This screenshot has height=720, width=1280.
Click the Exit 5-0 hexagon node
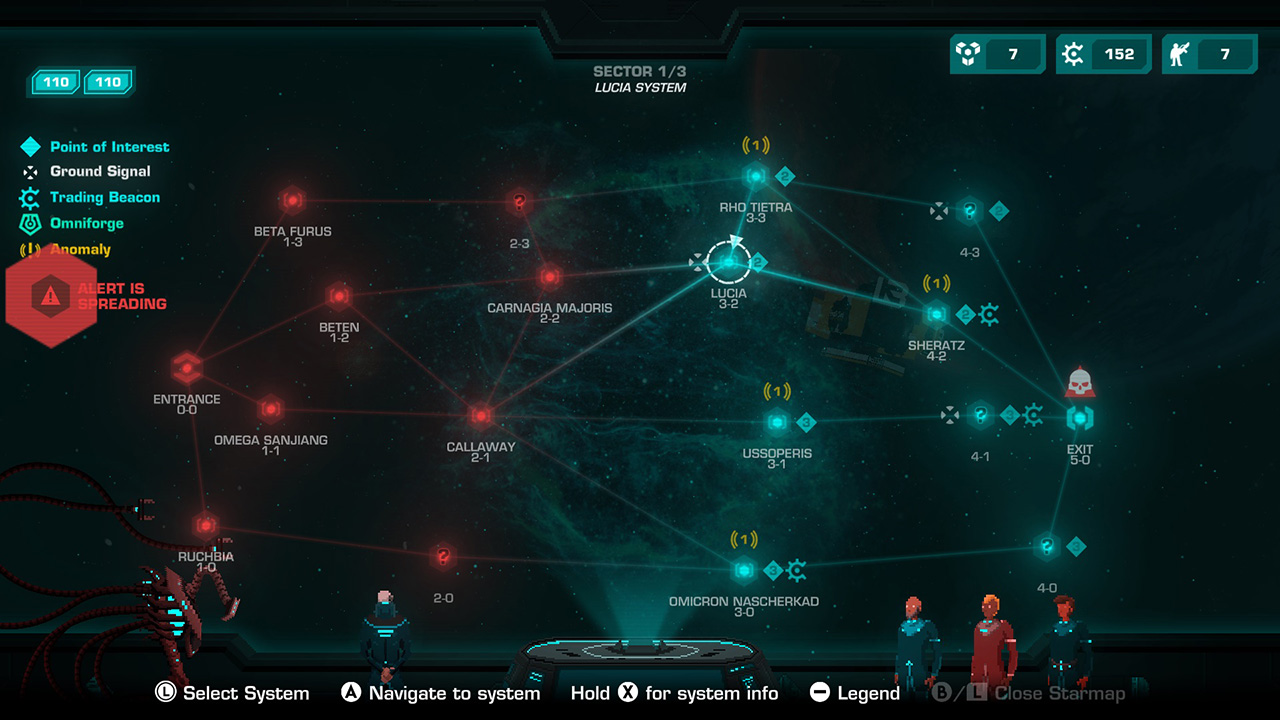coord(1081,417)
